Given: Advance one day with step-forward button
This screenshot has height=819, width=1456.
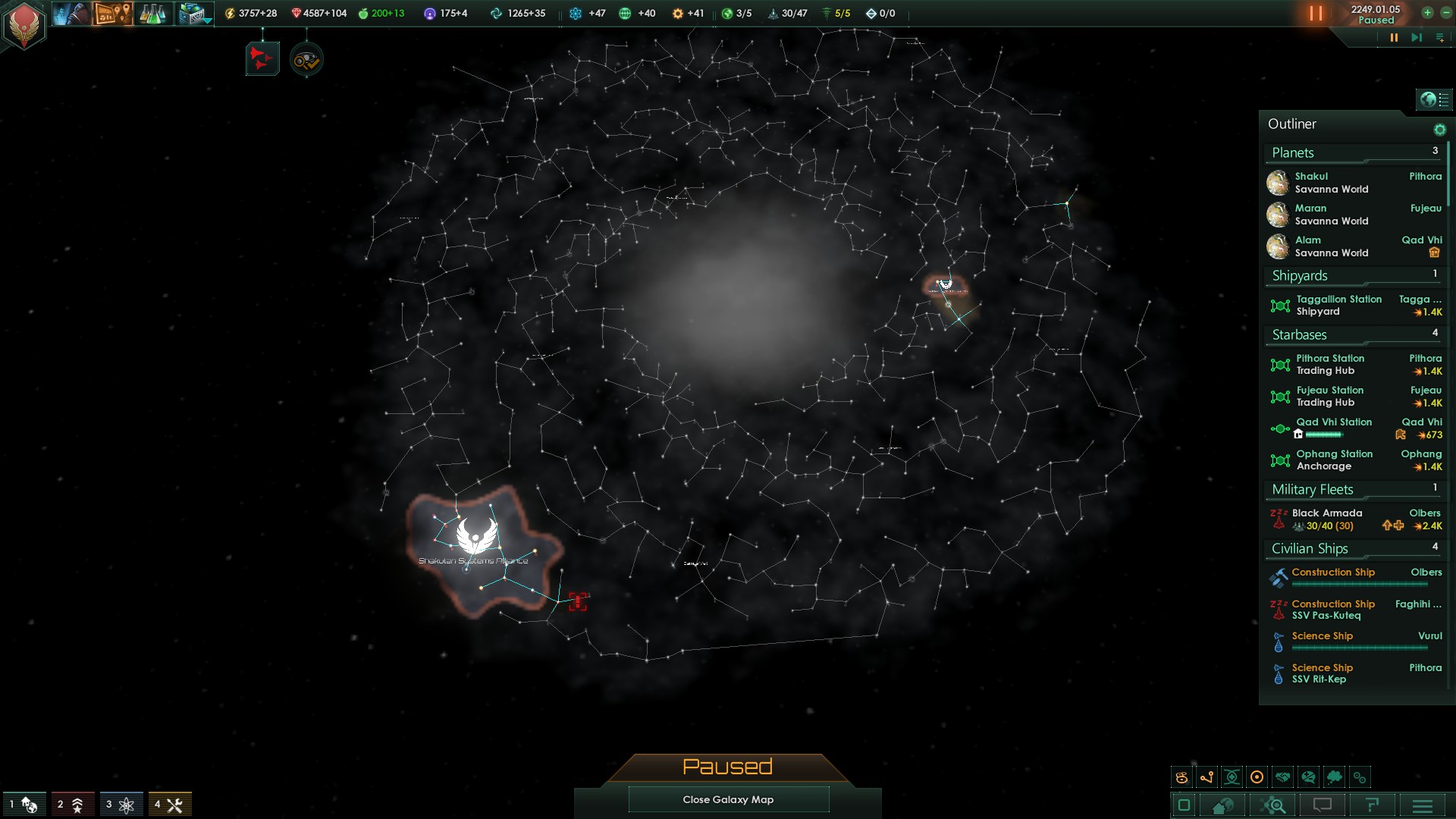Looking at the screenshot, I should [x=1416, y=38].
